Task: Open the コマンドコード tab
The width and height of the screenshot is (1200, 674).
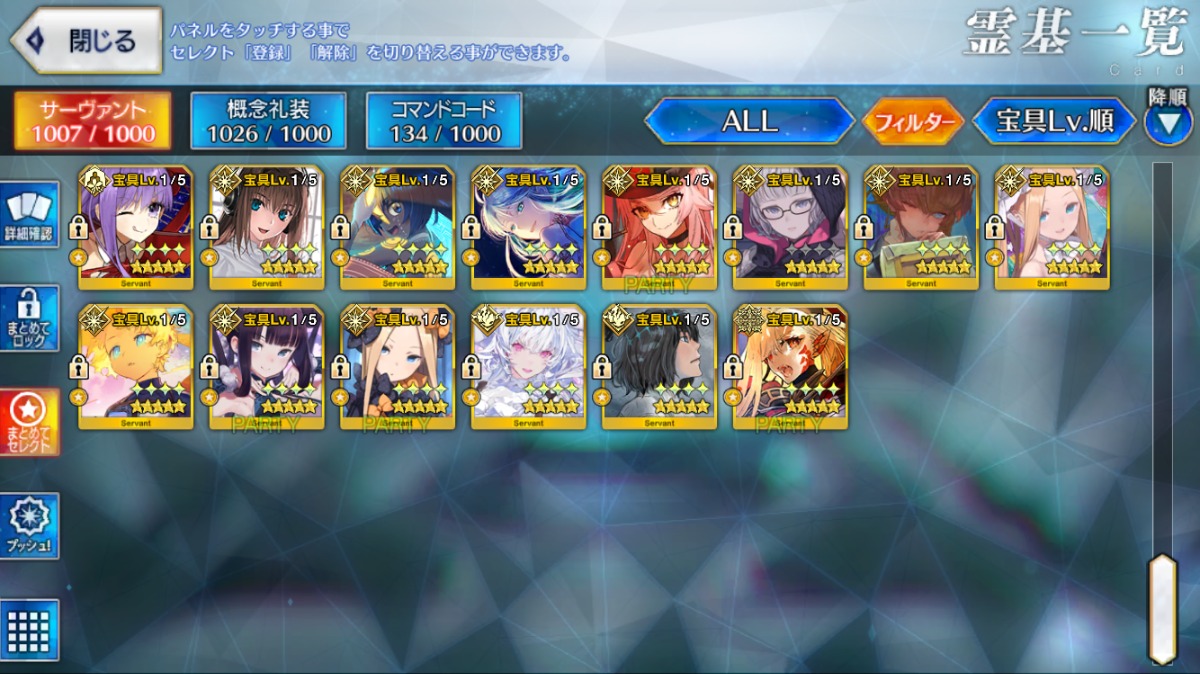Action: tap(444, 121)
